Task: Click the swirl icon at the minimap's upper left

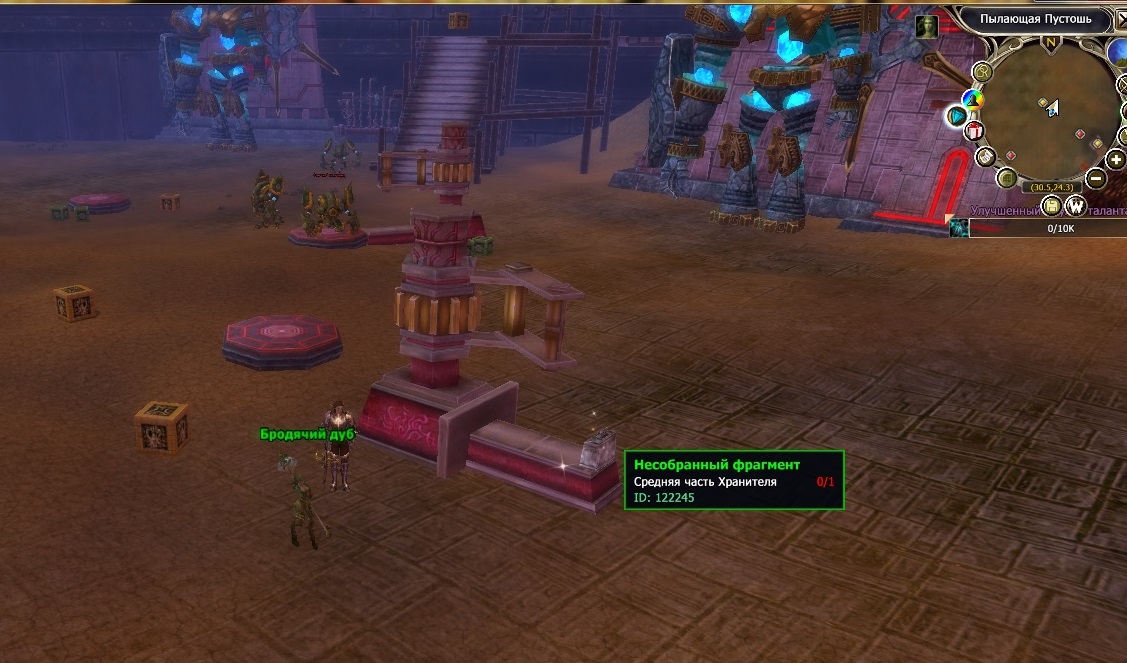Action: [x=983, y=71]
